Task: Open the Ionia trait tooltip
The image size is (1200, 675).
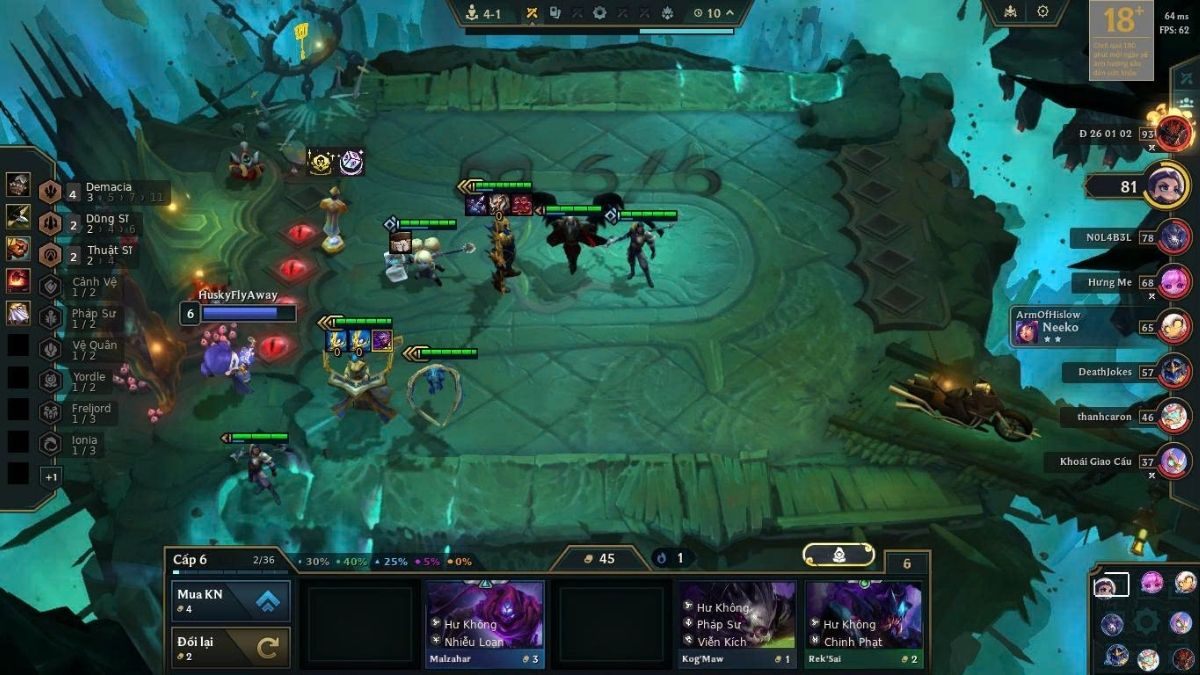Action: point(85,445)
